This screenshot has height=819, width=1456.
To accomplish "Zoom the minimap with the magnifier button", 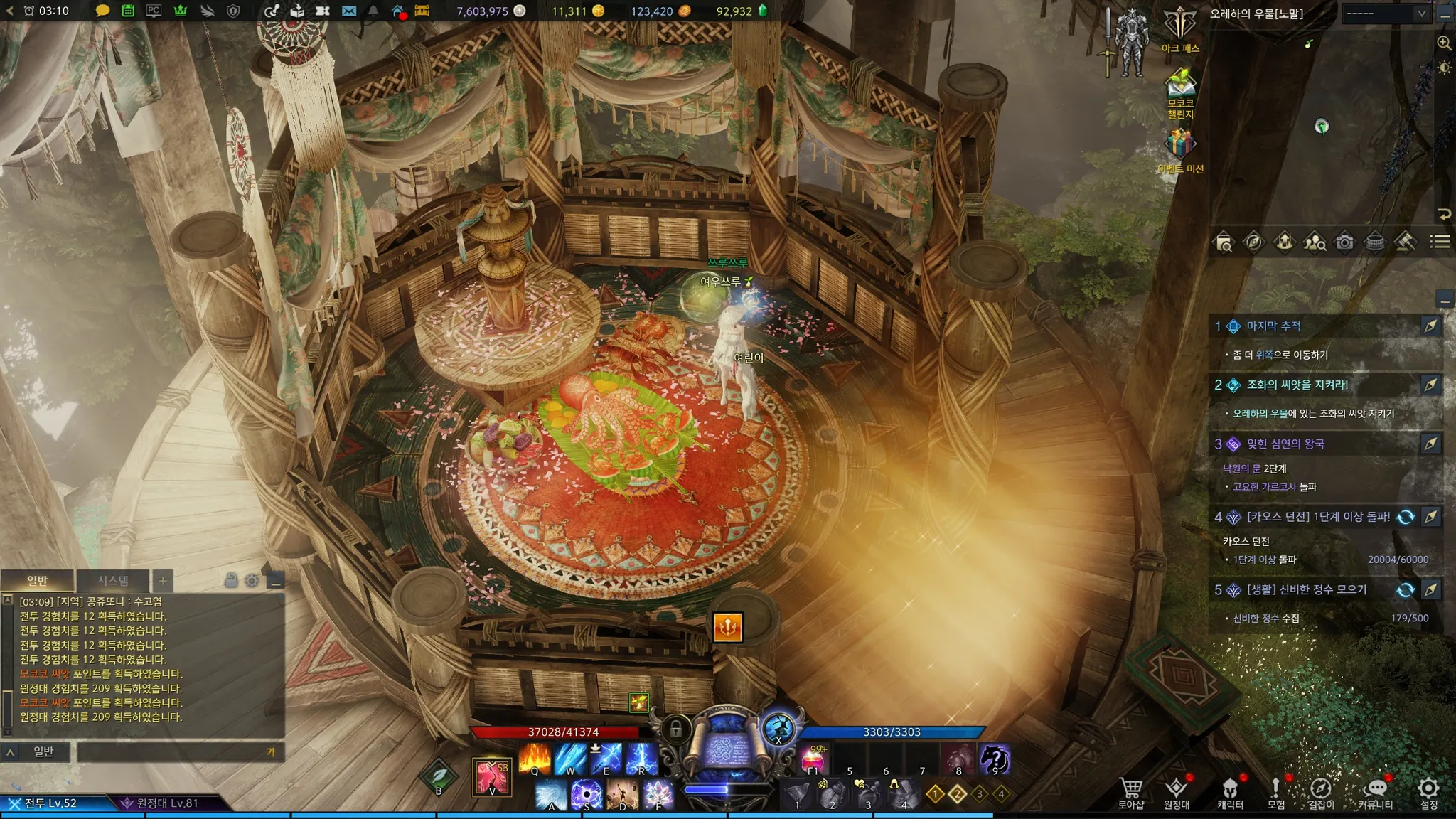I will [1444, 43].
